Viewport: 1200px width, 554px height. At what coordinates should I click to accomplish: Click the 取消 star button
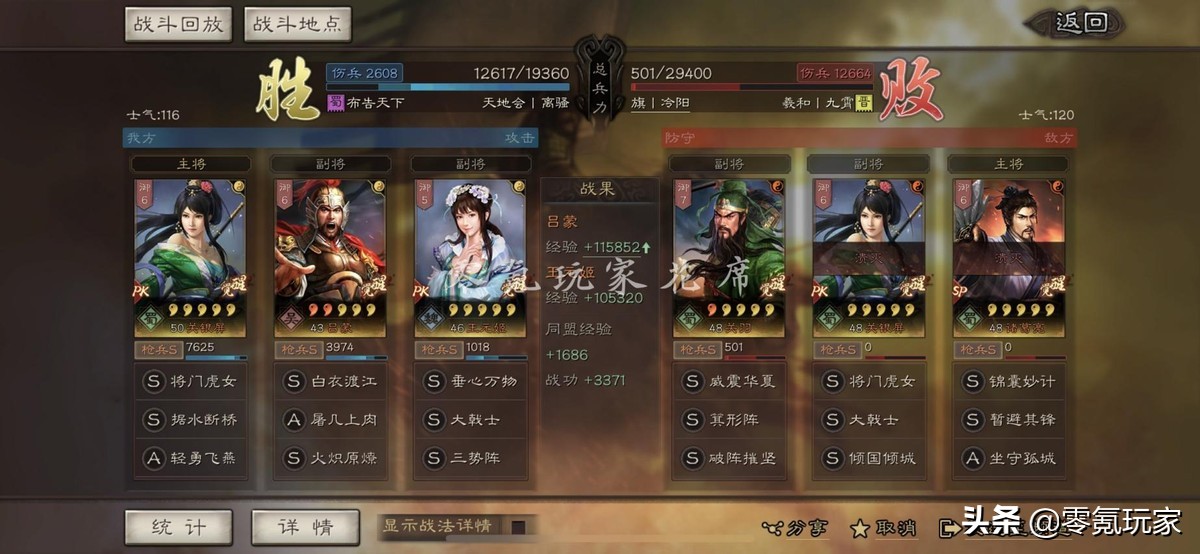click(x=883, y=527)
